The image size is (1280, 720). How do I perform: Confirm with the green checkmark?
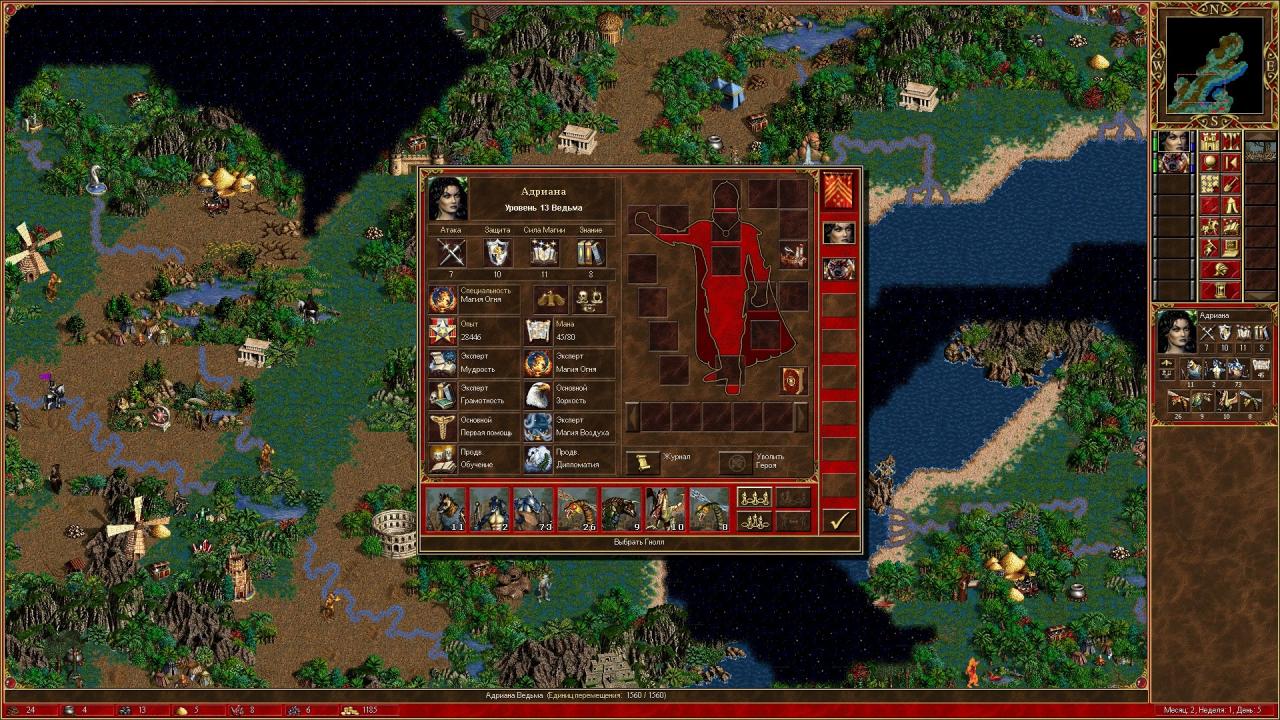[x=838, y=521]
